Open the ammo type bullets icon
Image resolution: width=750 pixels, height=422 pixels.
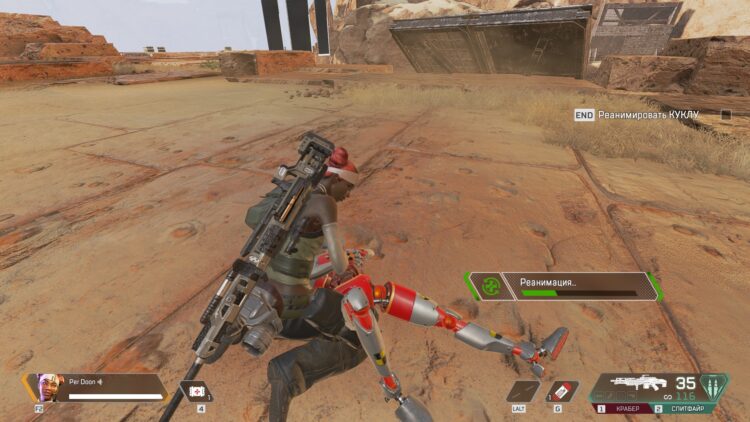tap(714, 384)
